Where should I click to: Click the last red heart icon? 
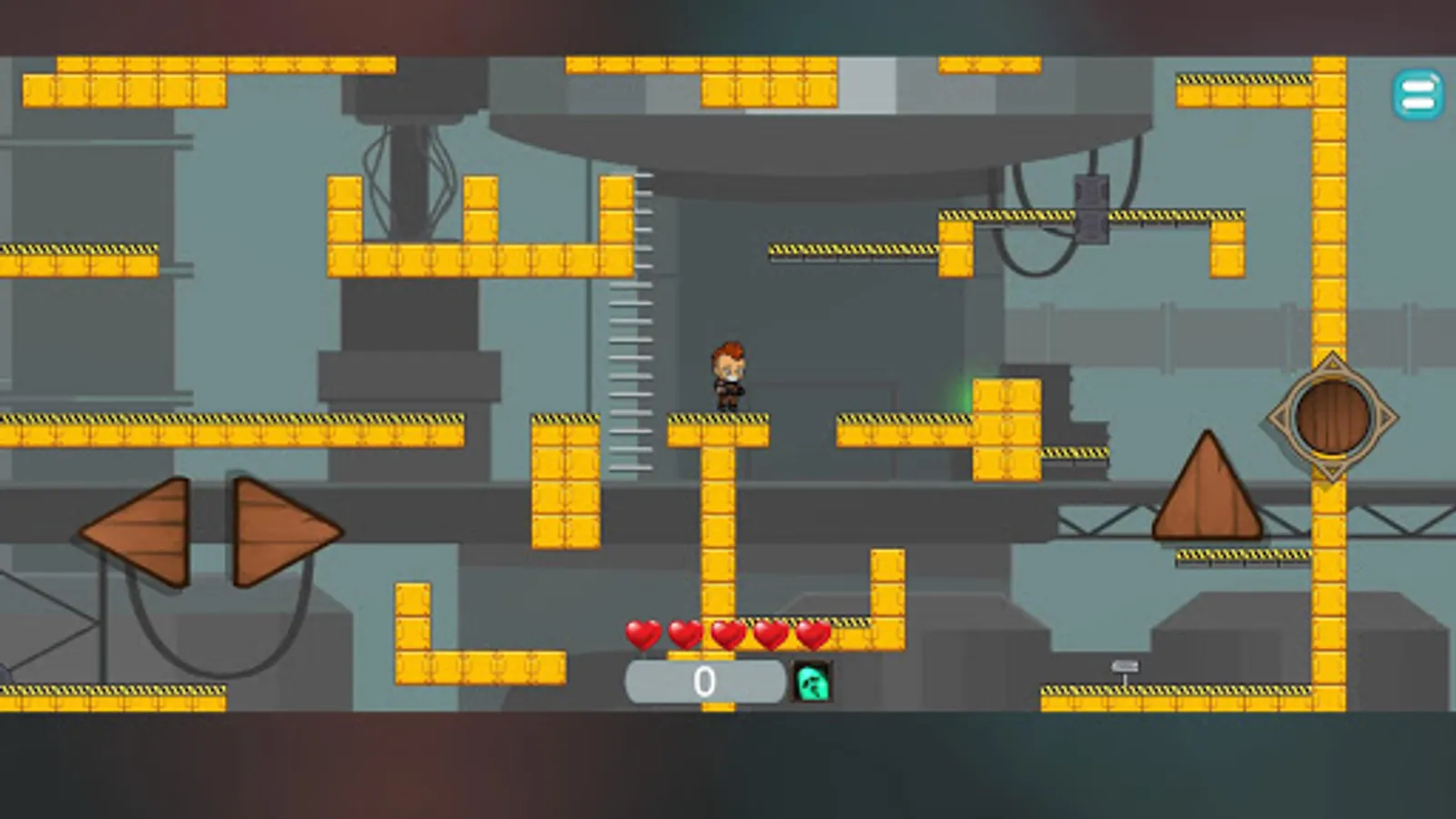coord(813,634)
